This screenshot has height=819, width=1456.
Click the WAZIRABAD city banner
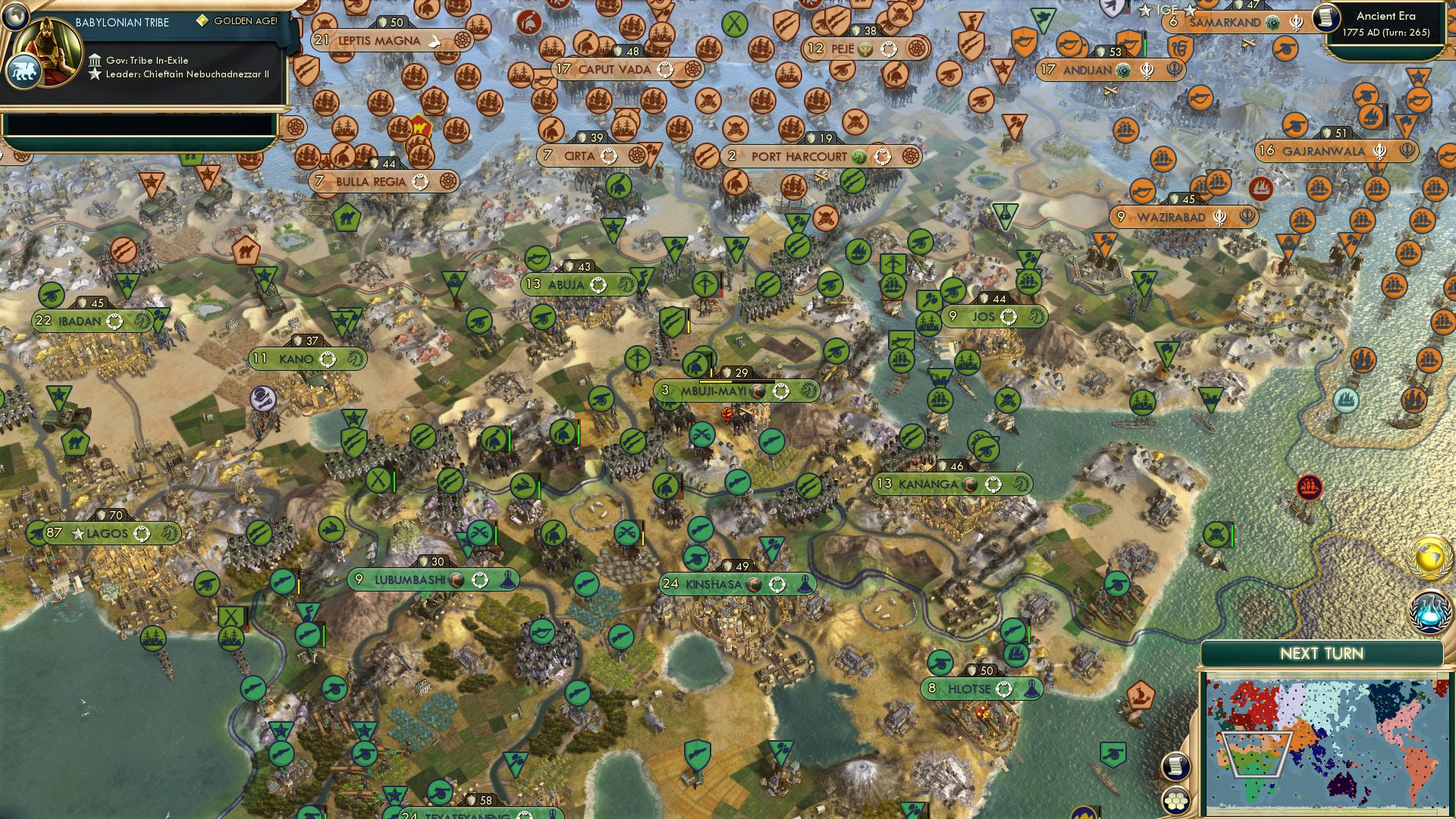(x=1172, y=218)
